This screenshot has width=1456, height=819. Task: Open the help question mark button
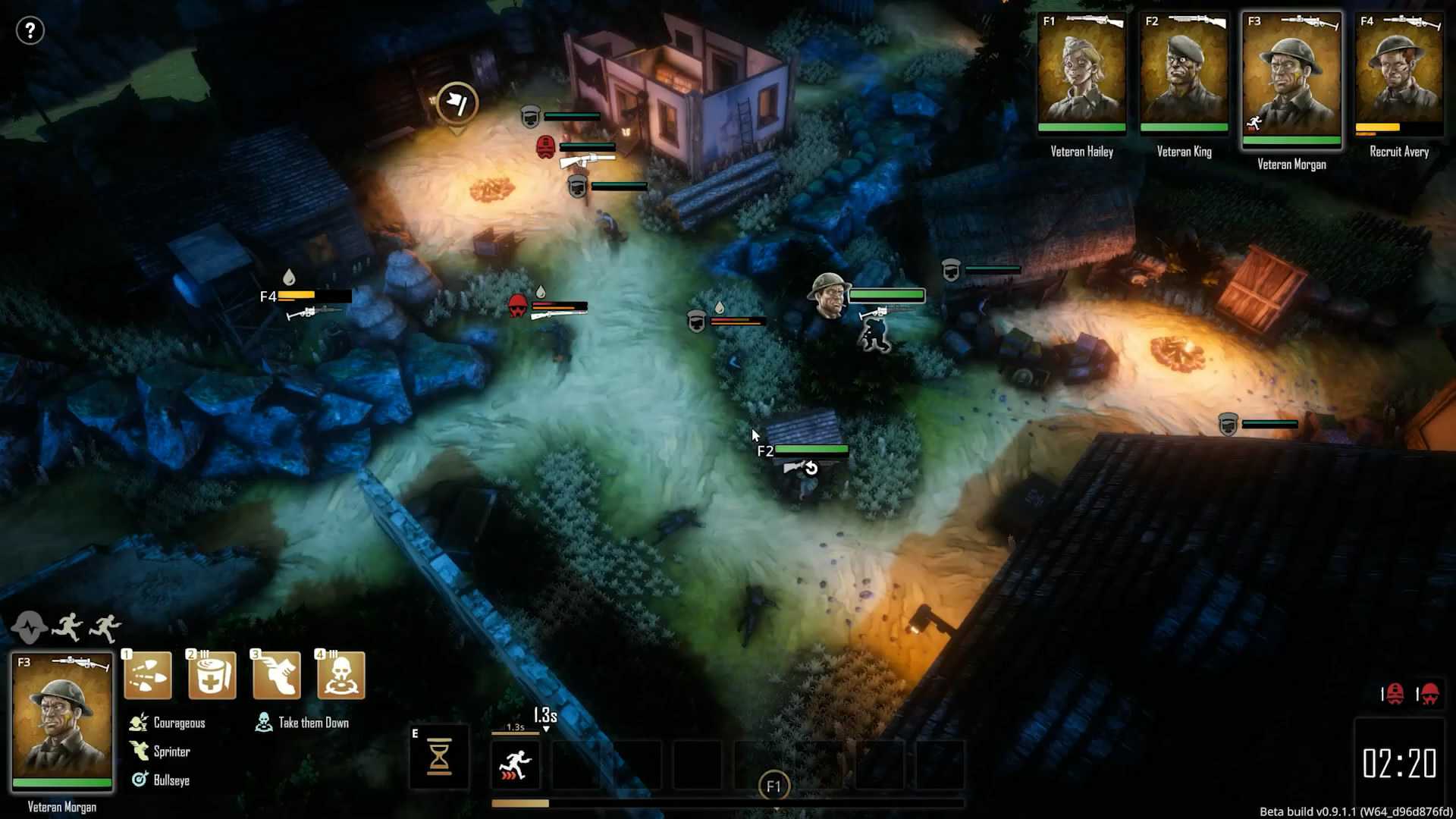(x=30, y=31)
